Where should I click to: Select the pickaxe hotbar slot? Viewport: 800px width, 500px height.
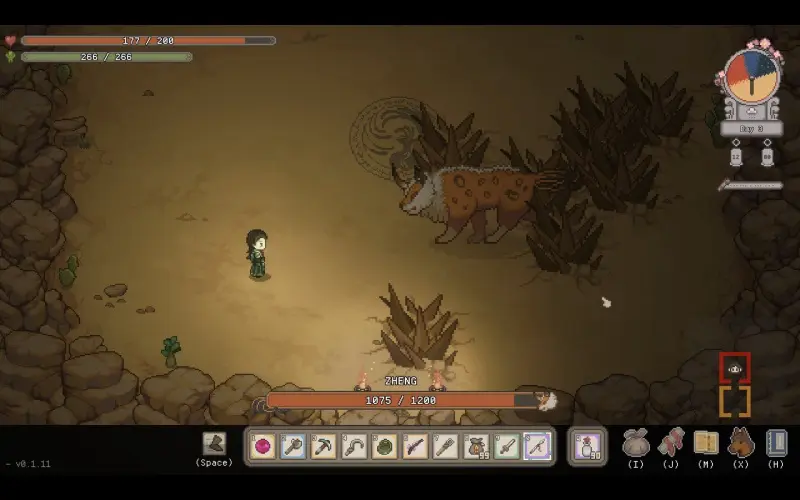(x=324, y=446)
